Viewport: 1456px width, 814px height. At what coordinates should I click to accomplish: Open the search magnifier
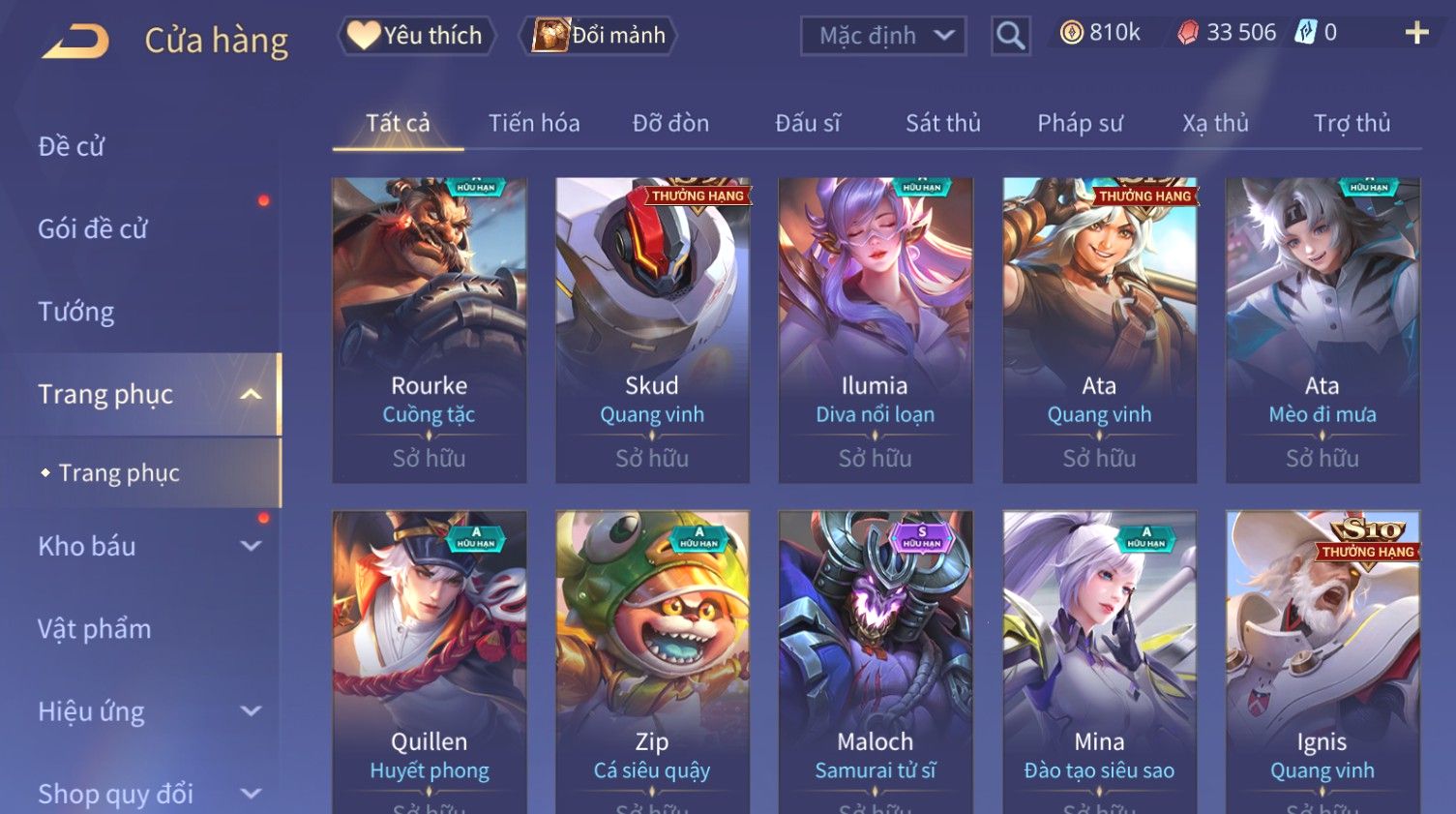(x=1010, y=37)
